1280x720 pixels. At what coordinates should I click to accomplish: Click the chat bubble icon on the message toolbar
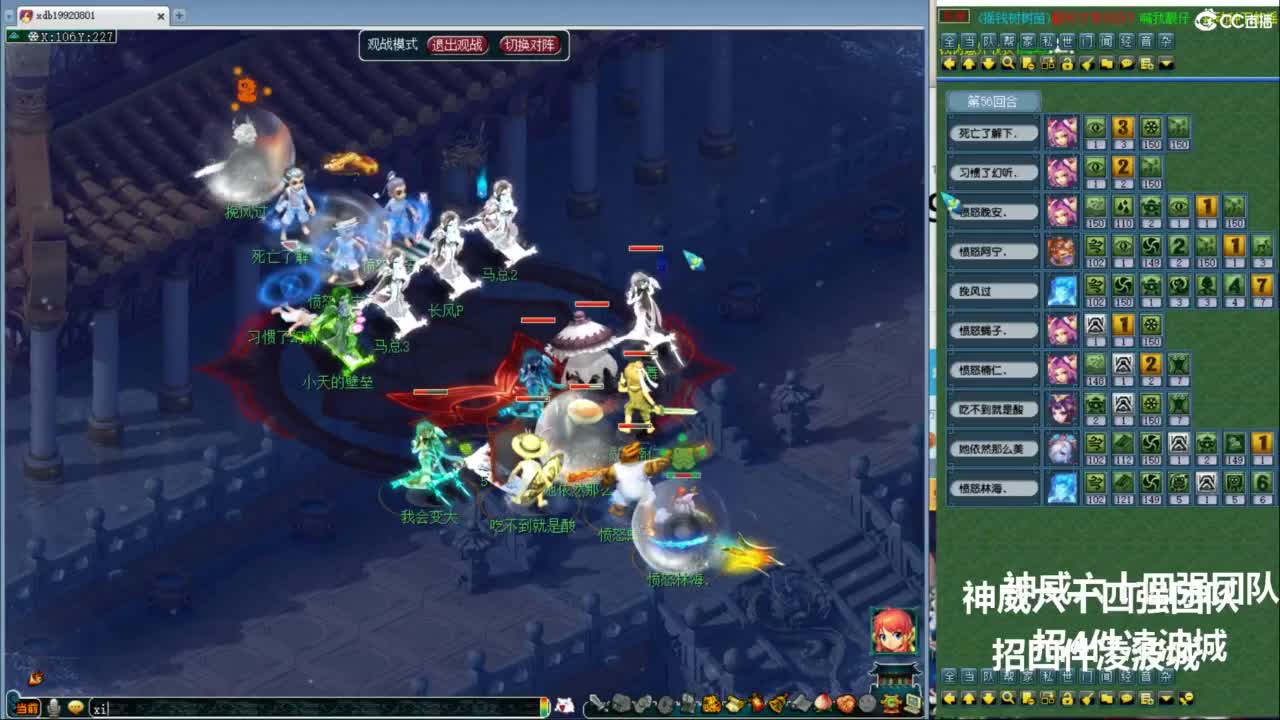[x=1127, y=64]
